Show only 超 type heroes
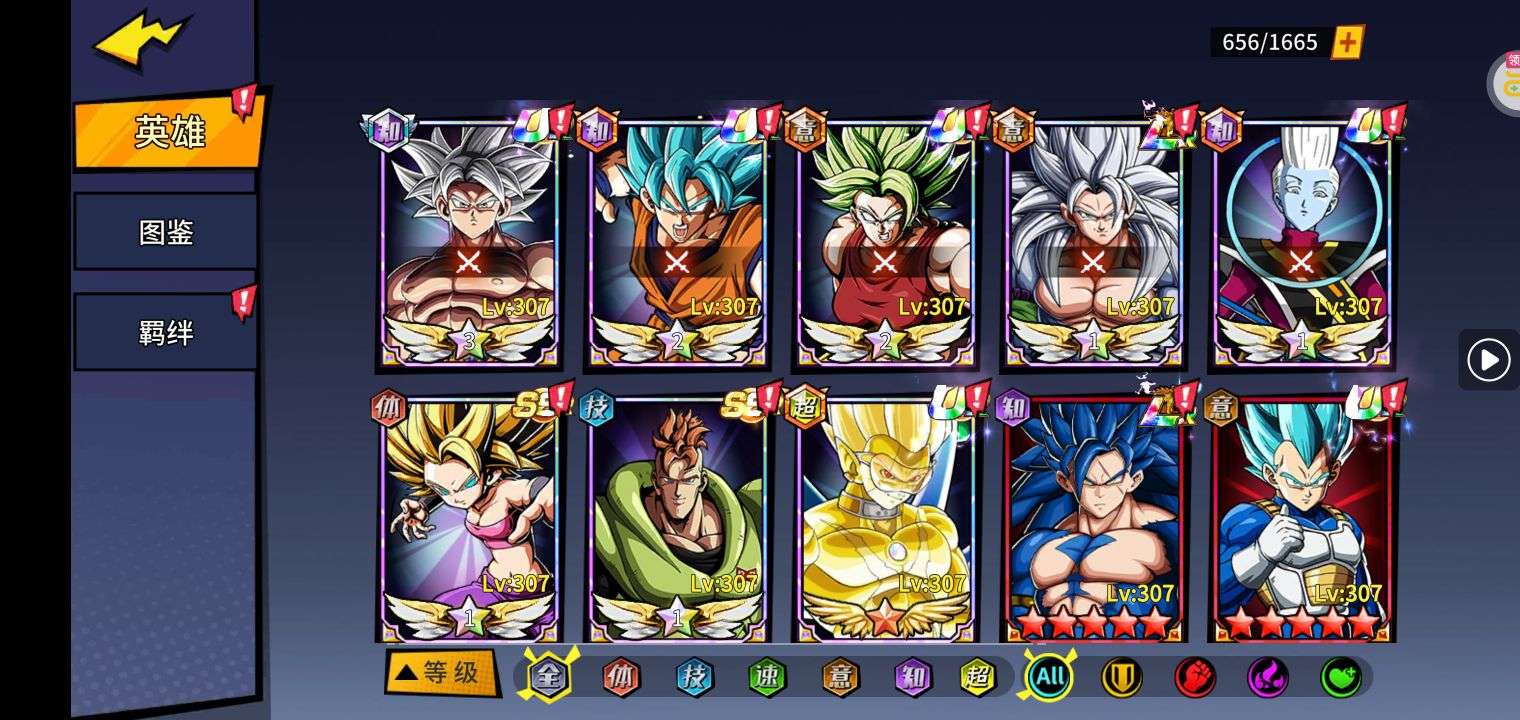This screenshot has height=720, width=1520. pos(977,678)
